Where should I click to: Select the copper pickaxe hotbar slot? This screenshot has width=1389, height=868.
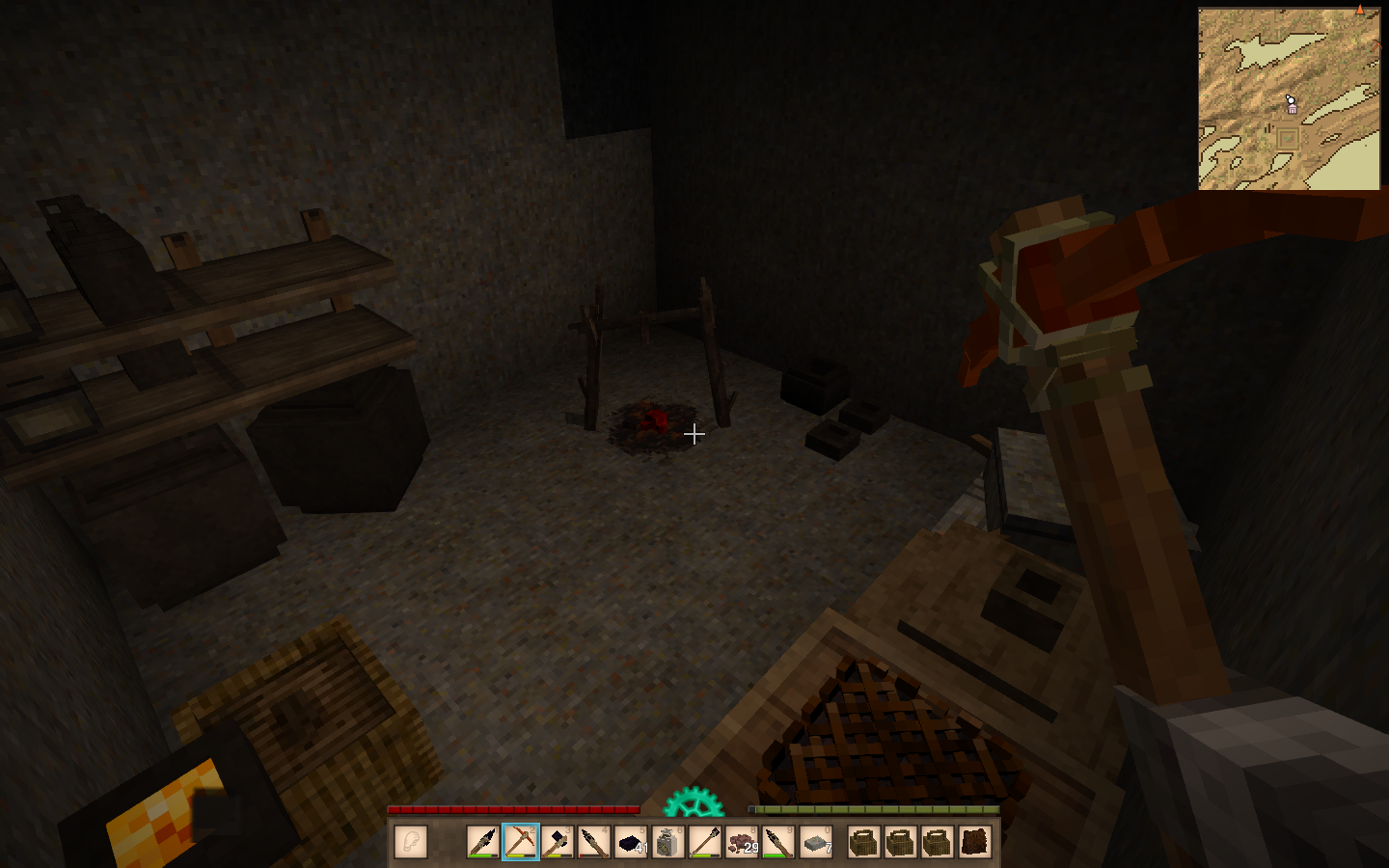pyautogui.click(x=521, y=842)
